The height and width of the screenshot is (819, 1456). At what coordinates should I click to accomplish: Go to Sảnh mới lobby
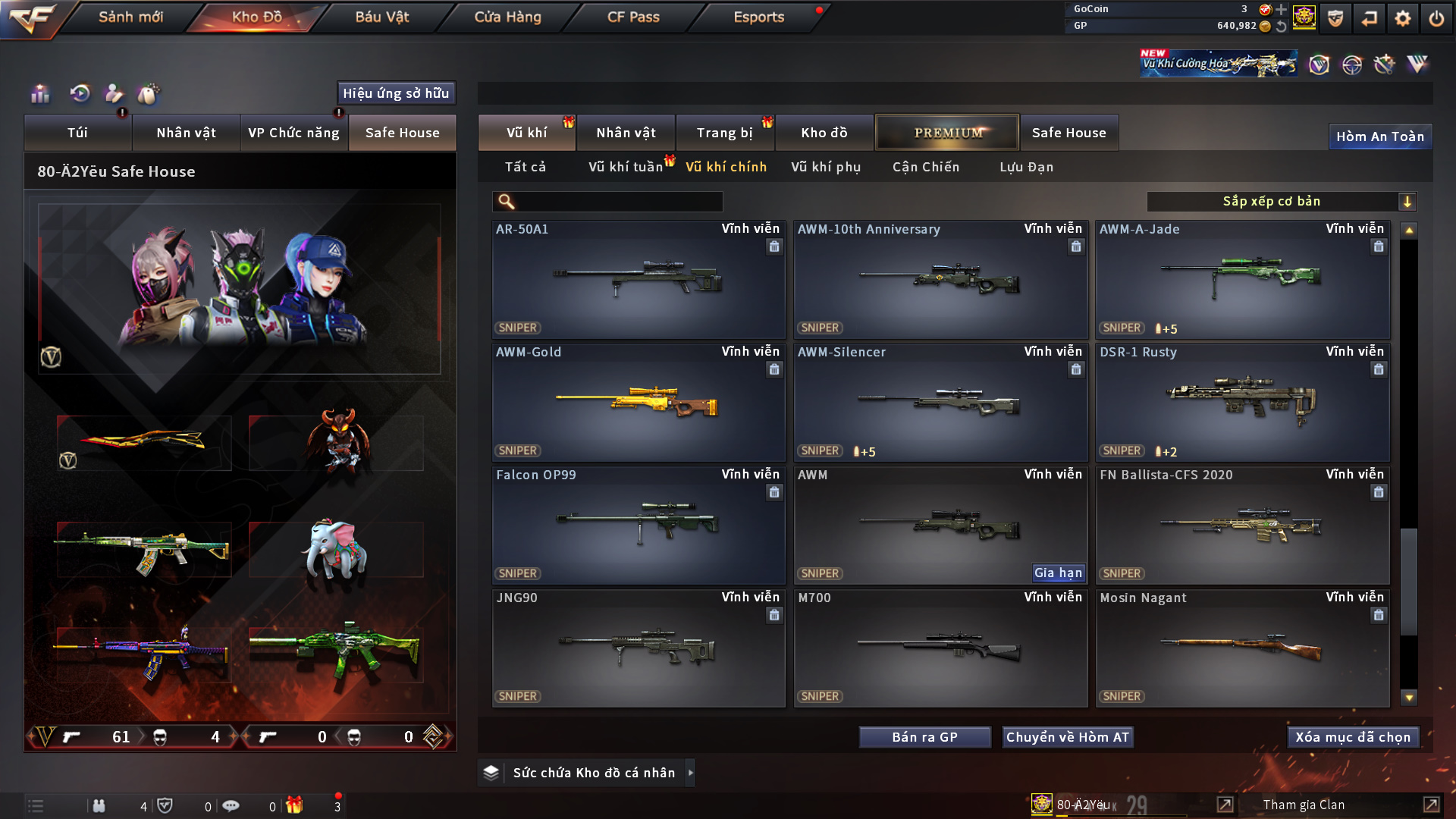click(x=130, y=17)
